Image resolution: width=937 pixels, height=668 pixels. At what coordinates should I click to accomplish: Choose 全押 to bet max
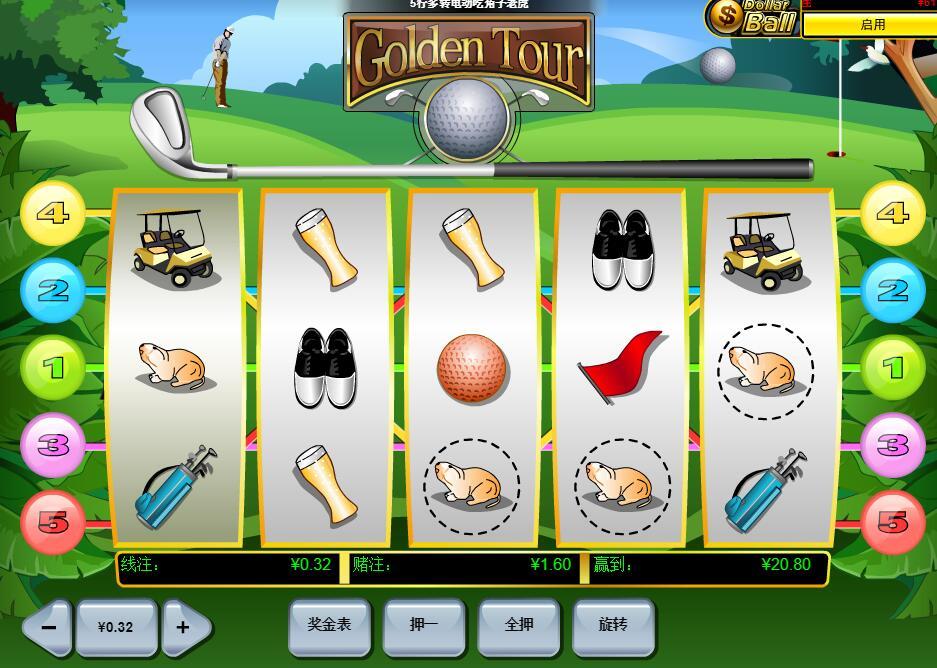click(x=519, y=625)
